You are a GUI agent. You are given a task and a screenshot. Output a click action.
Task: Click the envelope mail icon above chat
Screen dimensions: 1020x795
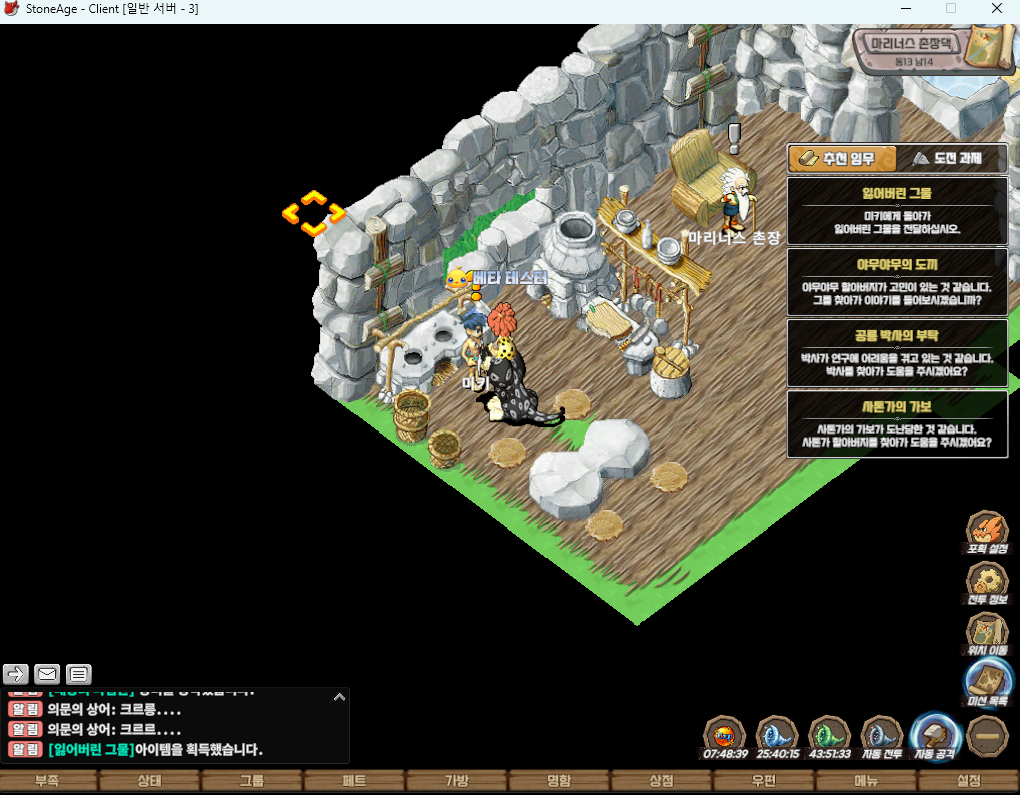point(47,673)
